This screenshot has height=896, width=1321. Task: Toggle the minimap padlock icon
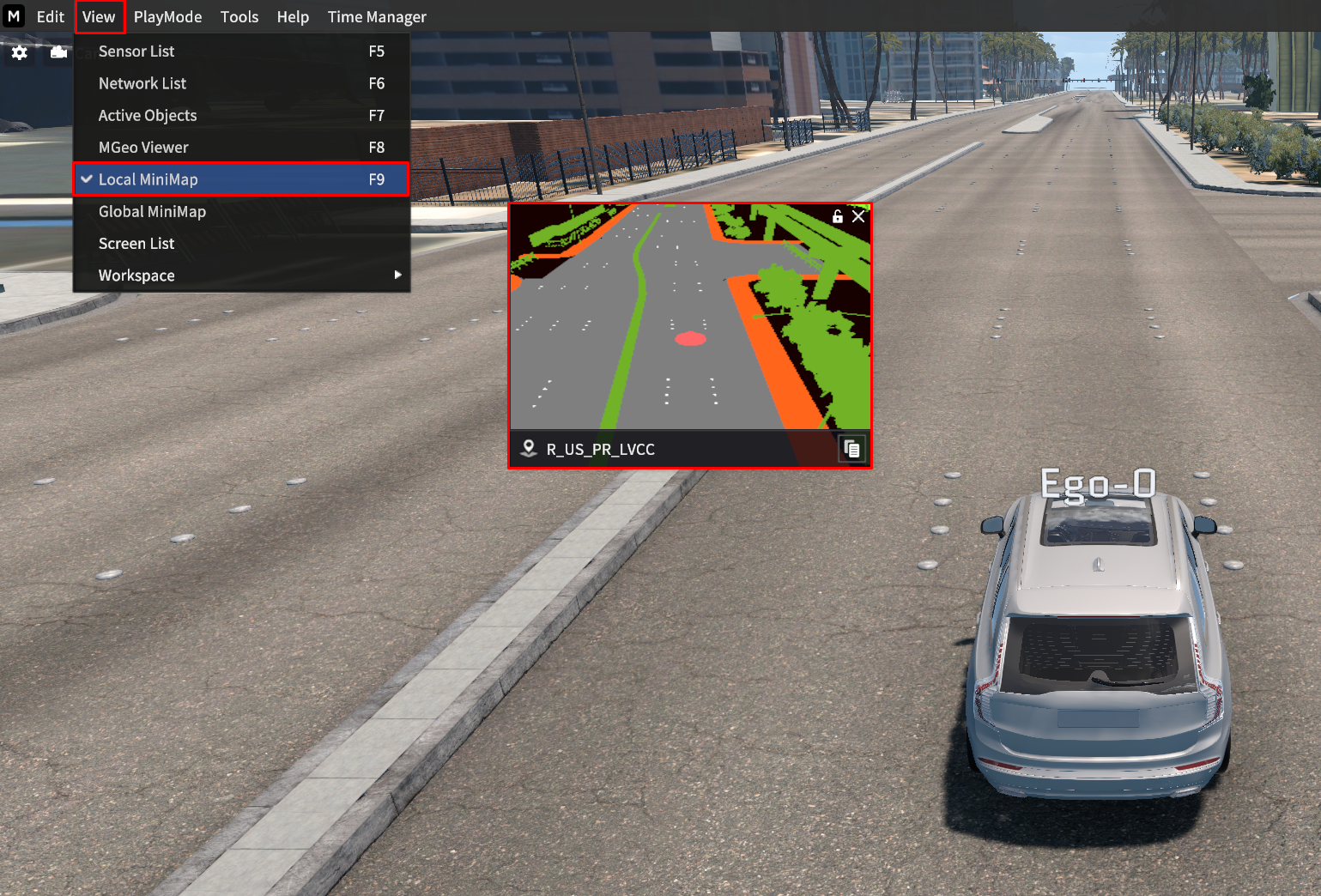pos(838,216)
